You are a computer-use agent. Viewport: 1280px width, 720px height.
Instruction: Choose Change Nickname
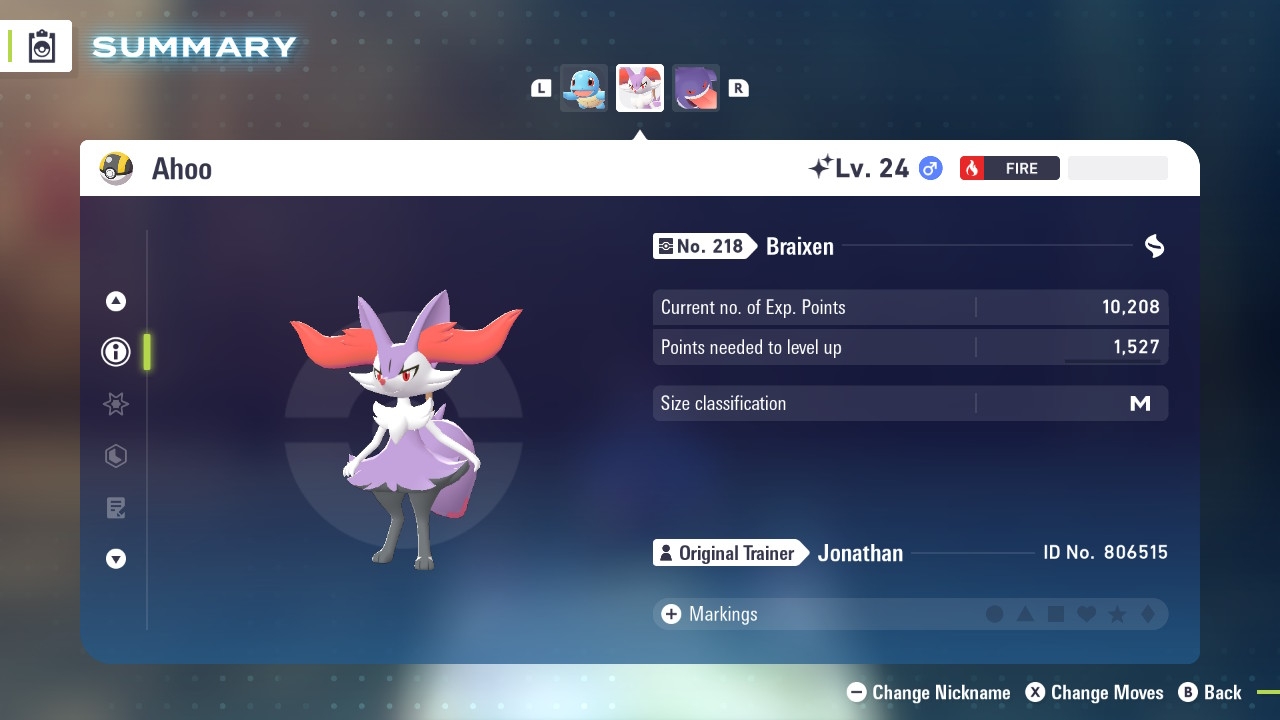pyautogui.click(x=929, y=692)
